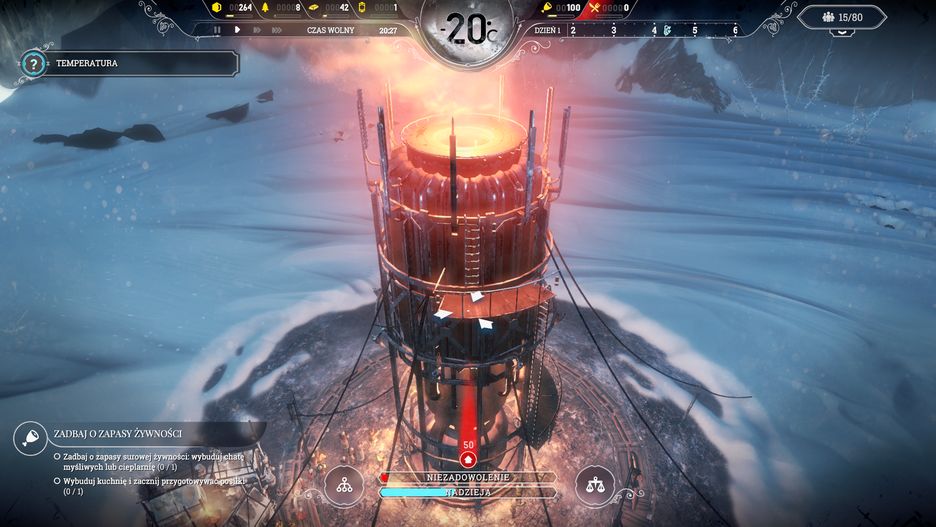Set game speed to normal play

(x=237, y=30)
